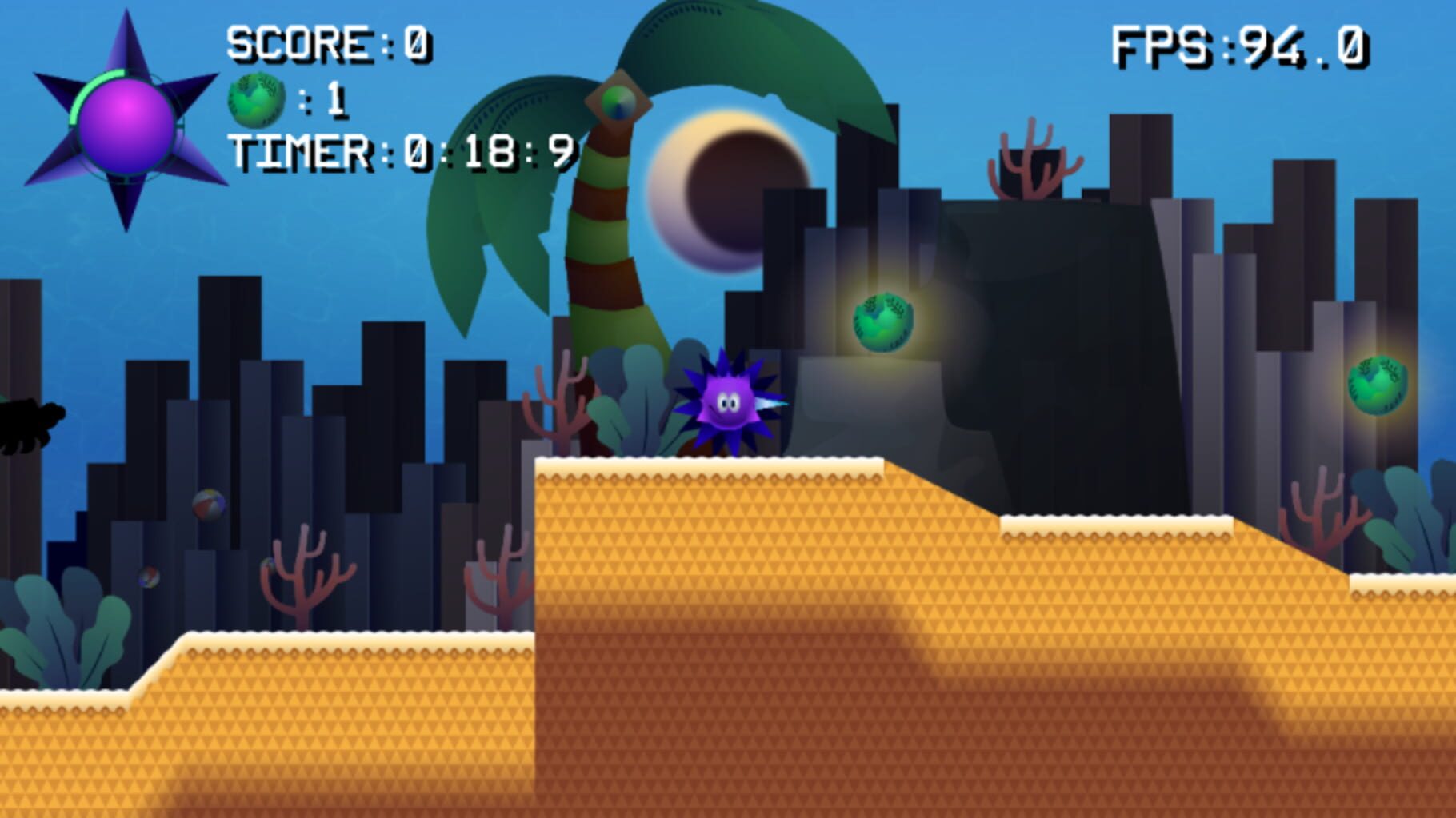
Task: Click the coconut in the diamond frame on palm tree
Action: (616, 102)
